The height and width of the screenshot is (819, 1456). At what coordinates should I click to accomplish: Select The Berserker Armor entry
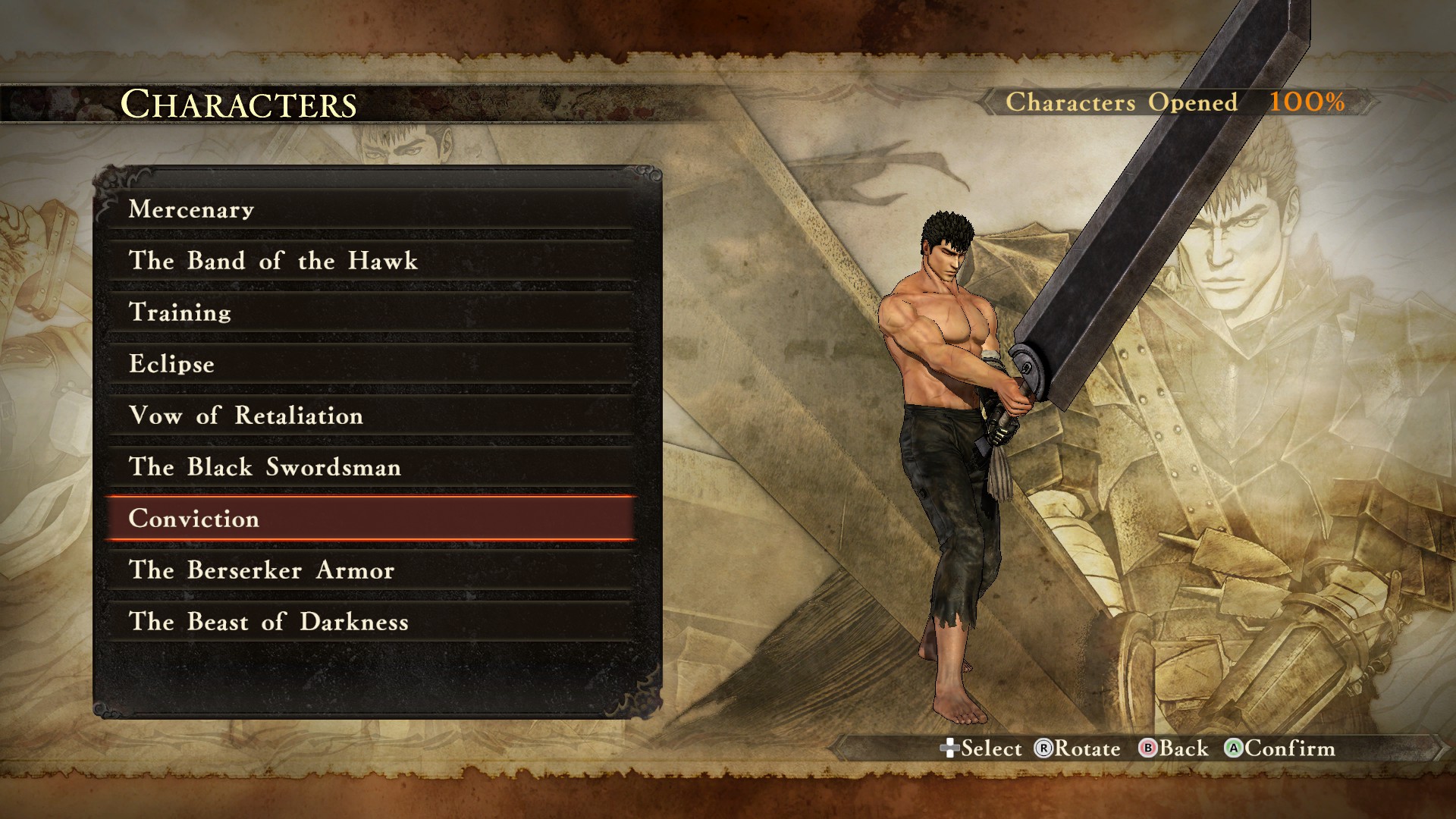[x=370, y=570]
